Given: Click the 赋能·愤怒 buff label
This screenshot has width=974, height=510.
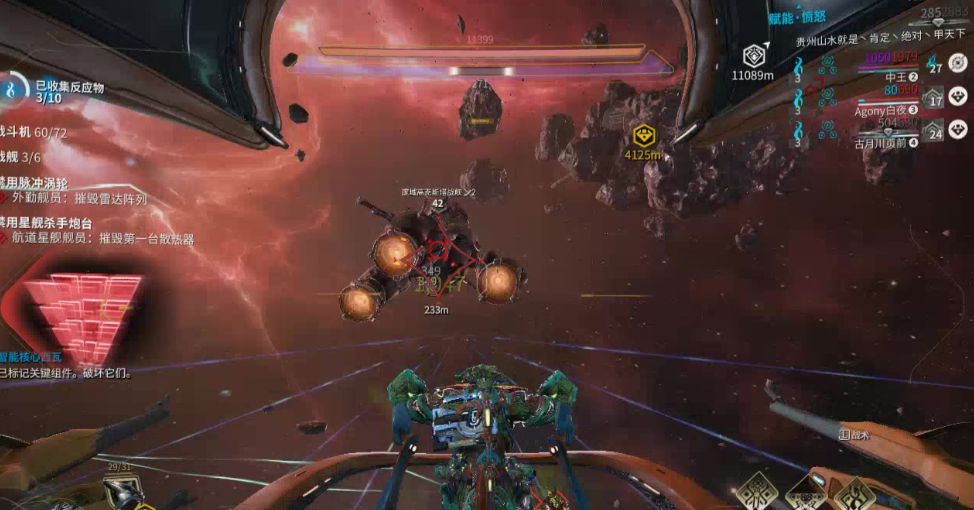Looking at the screenshot, I should [x=799, y=19].
